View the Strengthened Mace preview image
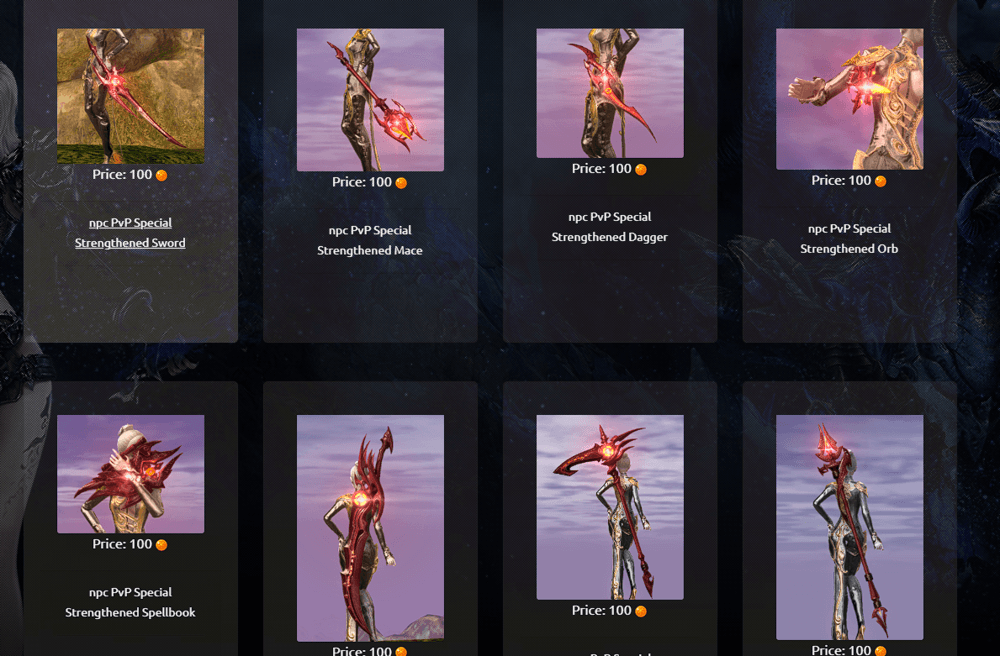The height and width of the screenshot is (656, 1000). 370,99
